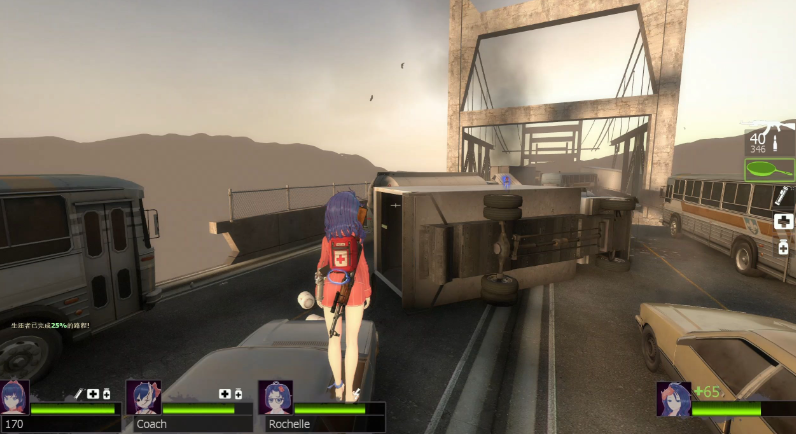
Task: Select the primary rifle weapon slot
Action: click(769, 140)
